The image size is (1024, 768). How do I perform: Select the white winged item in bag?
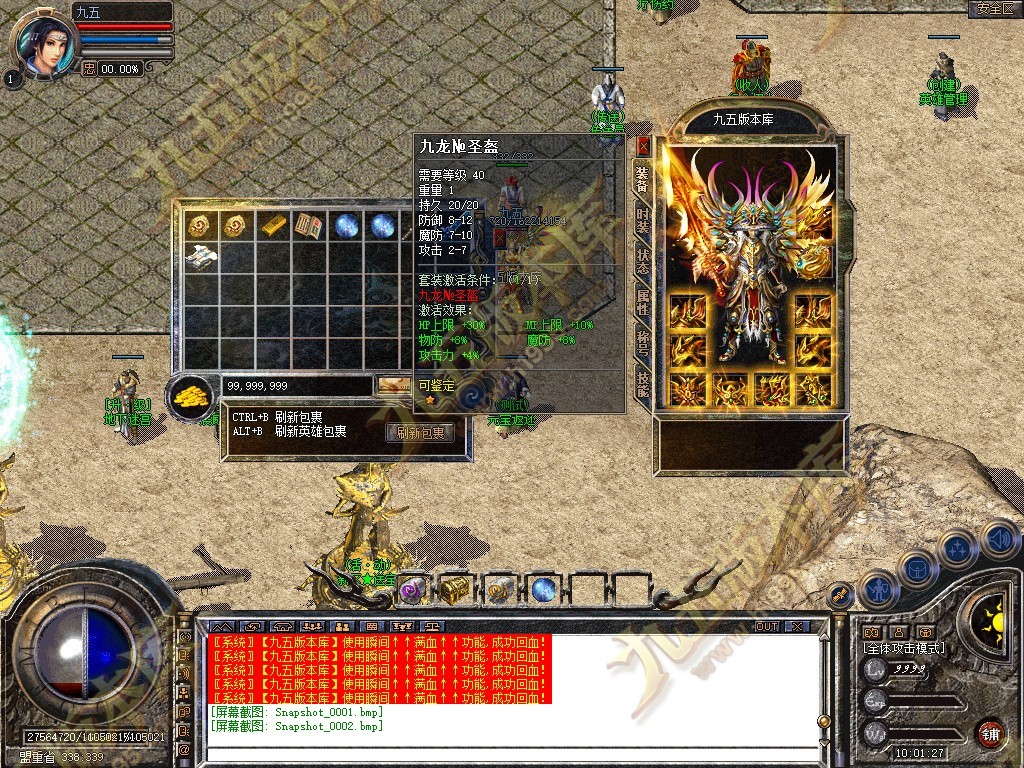(x=201, y=255)
